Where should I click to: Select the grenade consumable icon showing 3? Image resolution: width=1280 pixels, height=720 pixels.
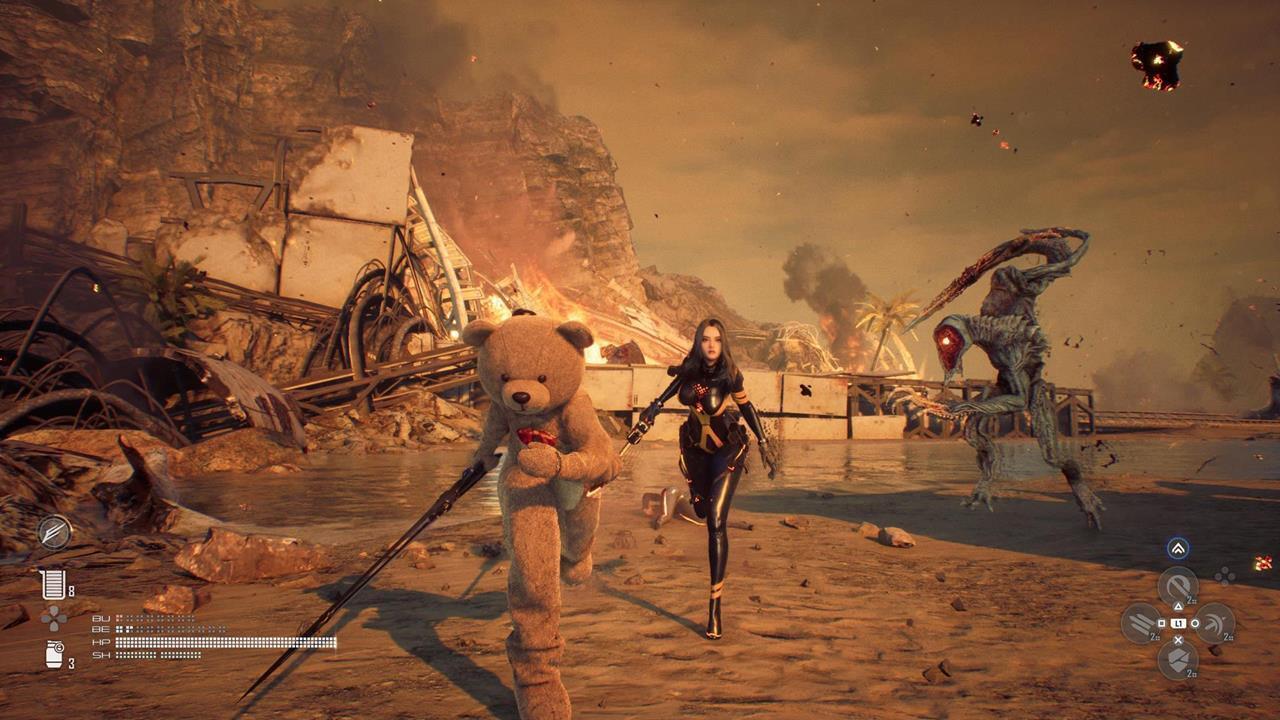point(53,654)
